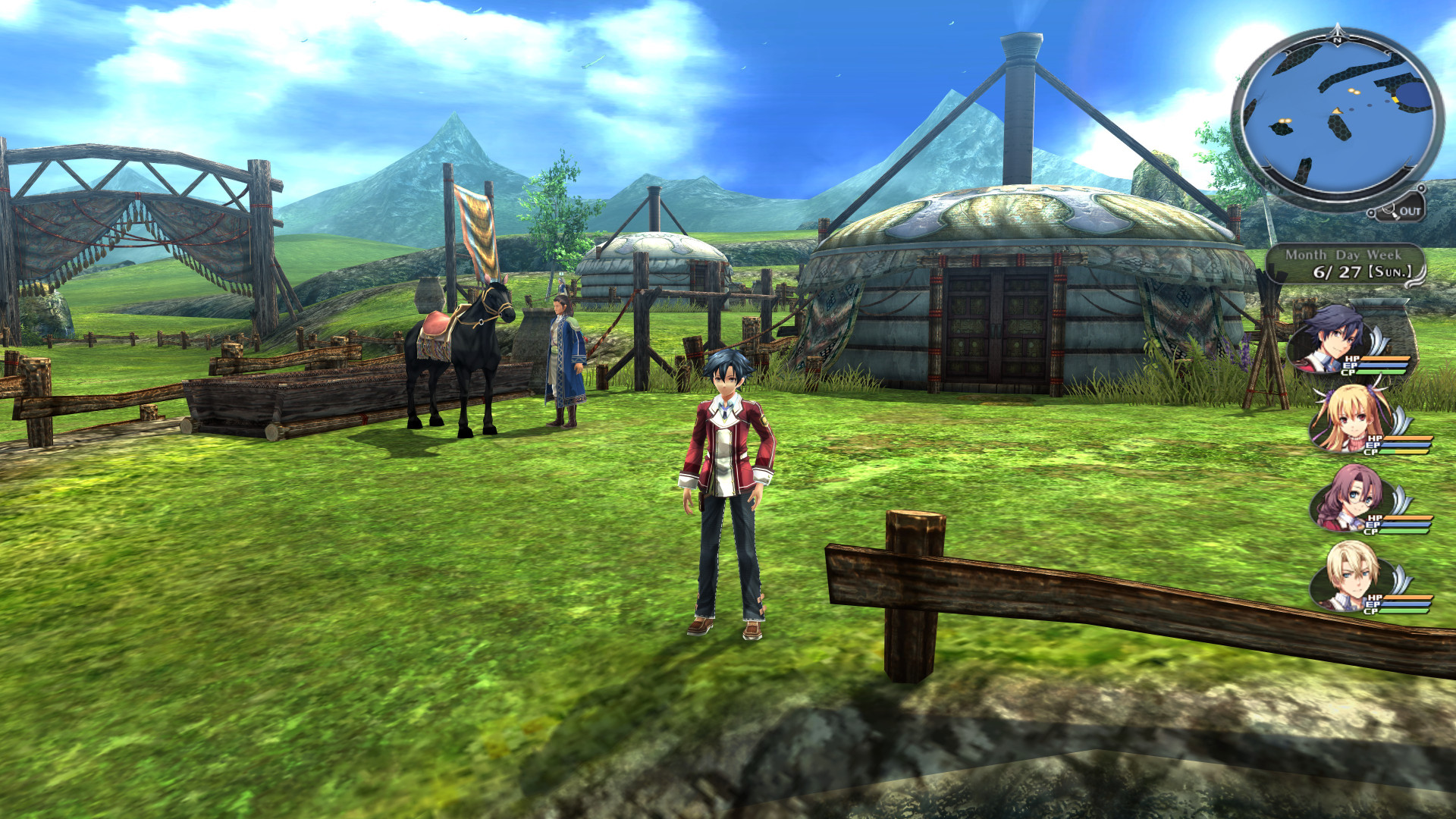Viewport: 1456px width, 819px height.
Task: Select the blonde twin-tail girl portrait
Action: 1348,418
